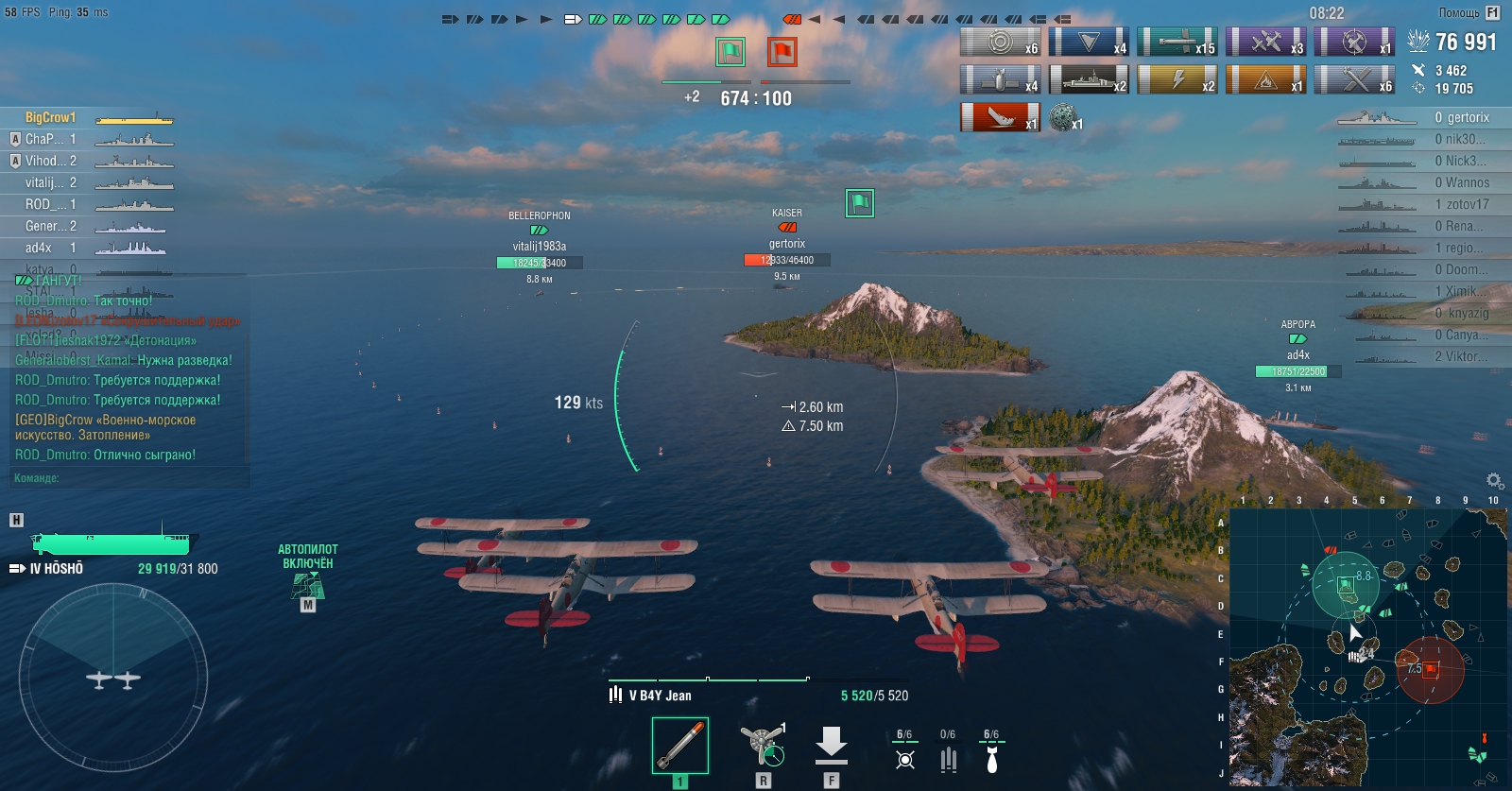Select ad4x in the allied team list
This screenshot has height=791, width=1512.
tap(39, 248)
